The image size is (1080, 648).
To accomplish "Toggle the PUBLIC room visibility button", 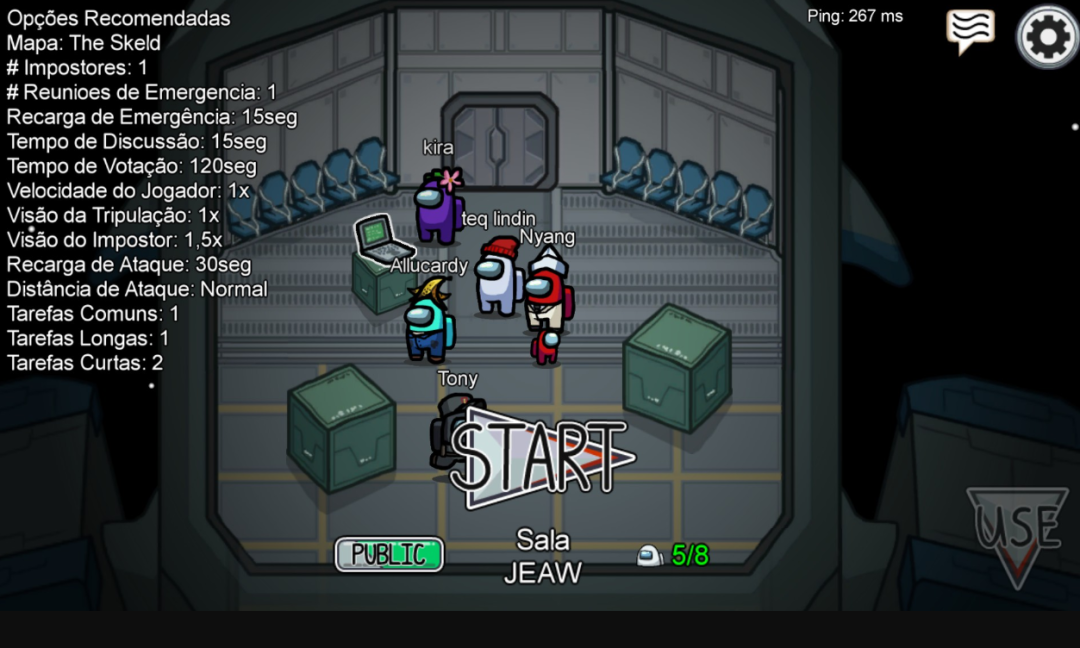I will (389, 554).
